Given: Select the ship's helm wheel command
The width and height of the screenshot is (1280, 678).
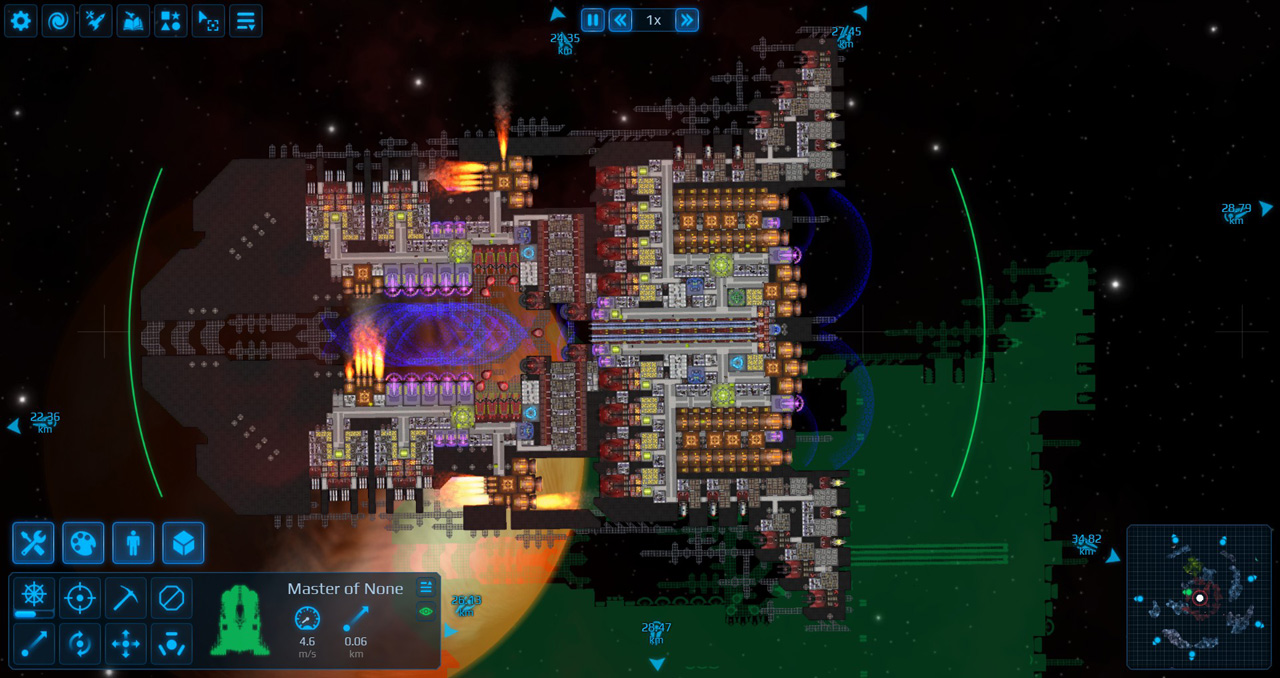Looking at the screenshot, I should pos(34,597).
